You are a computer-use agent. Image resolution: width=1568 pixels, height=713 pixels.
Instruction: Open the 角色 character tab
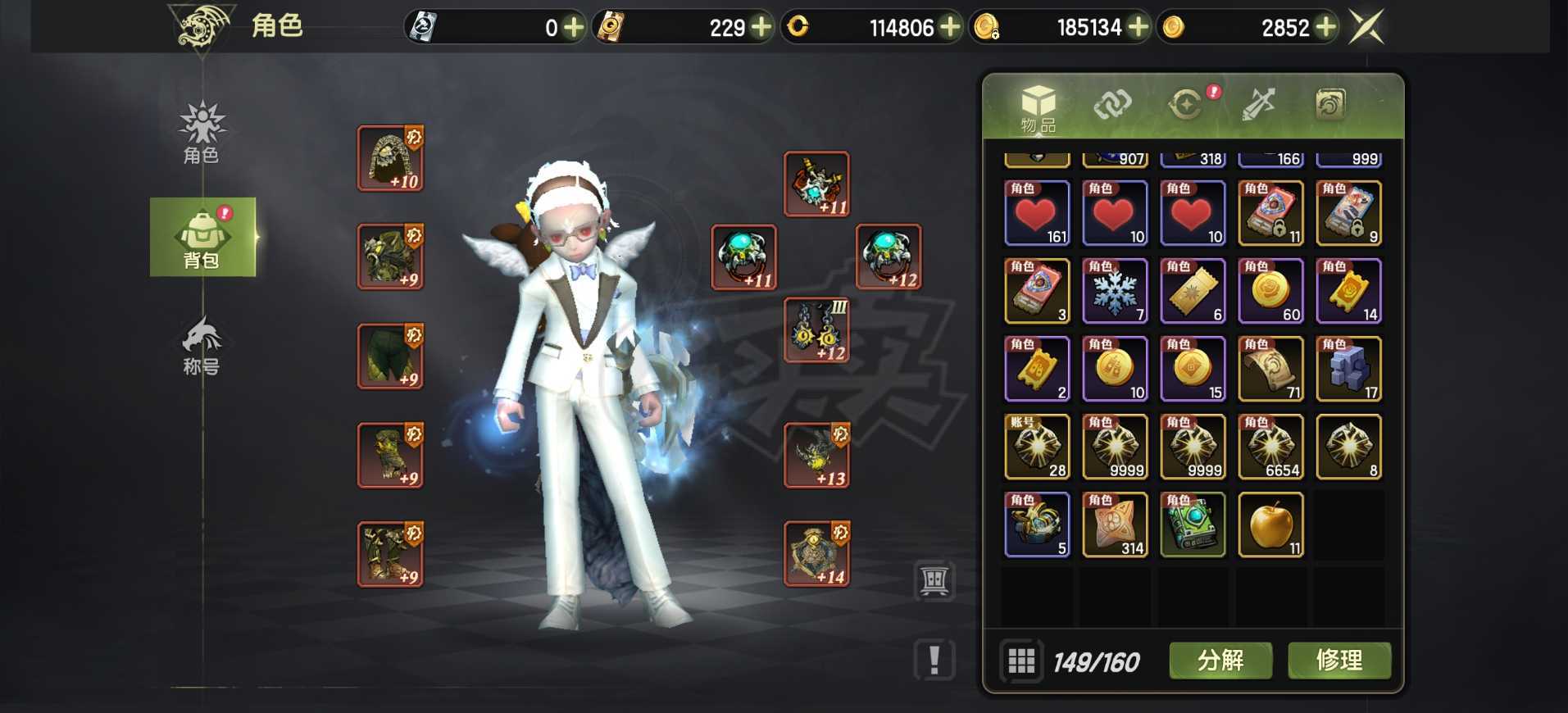tap(201, 132)
